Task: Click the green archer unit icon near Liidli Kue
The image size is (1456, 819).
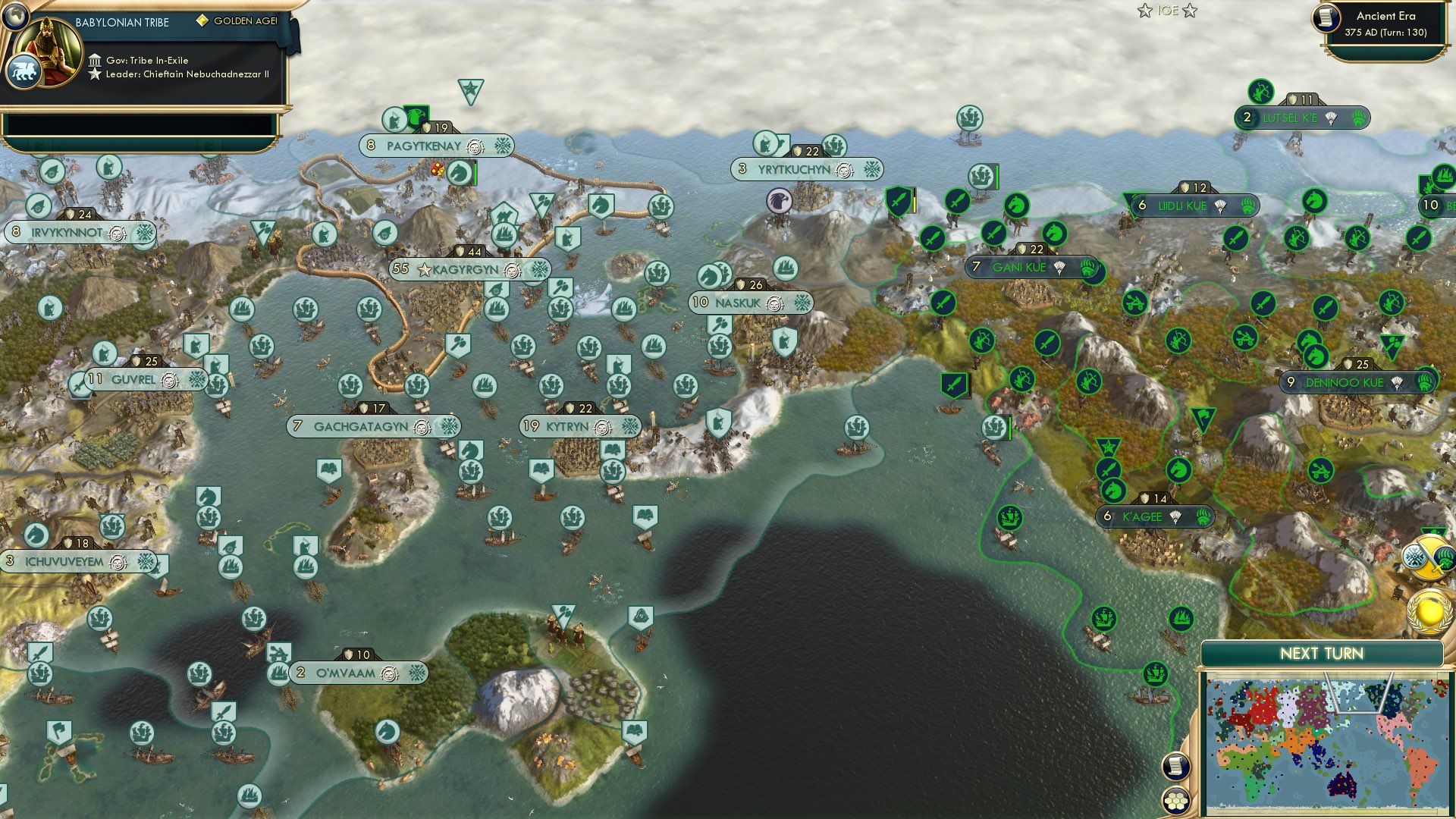Action: pos(1296,237)
